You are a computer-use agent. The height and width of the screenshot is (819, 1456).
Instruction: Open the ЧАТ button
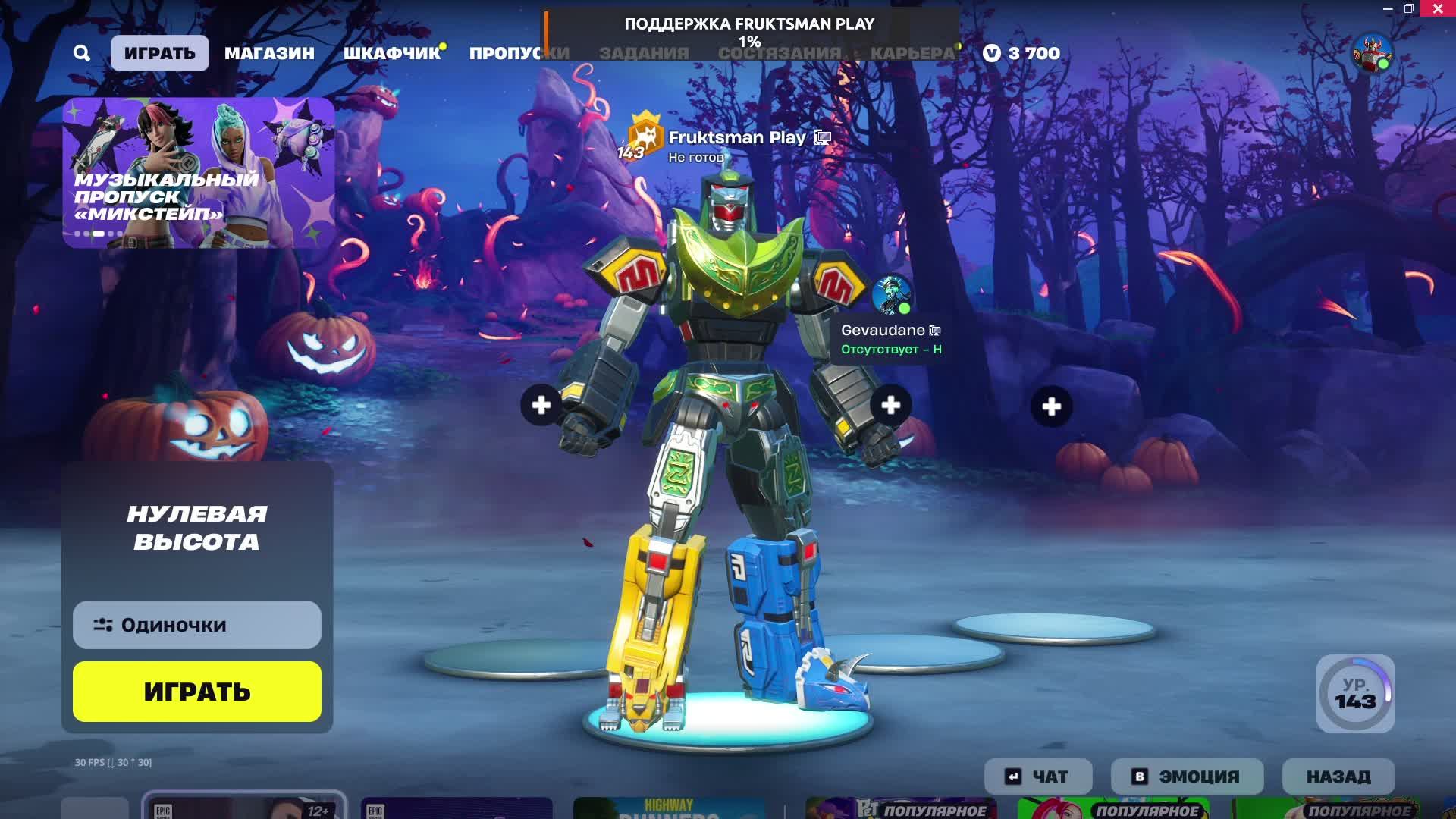(1038, 777)
